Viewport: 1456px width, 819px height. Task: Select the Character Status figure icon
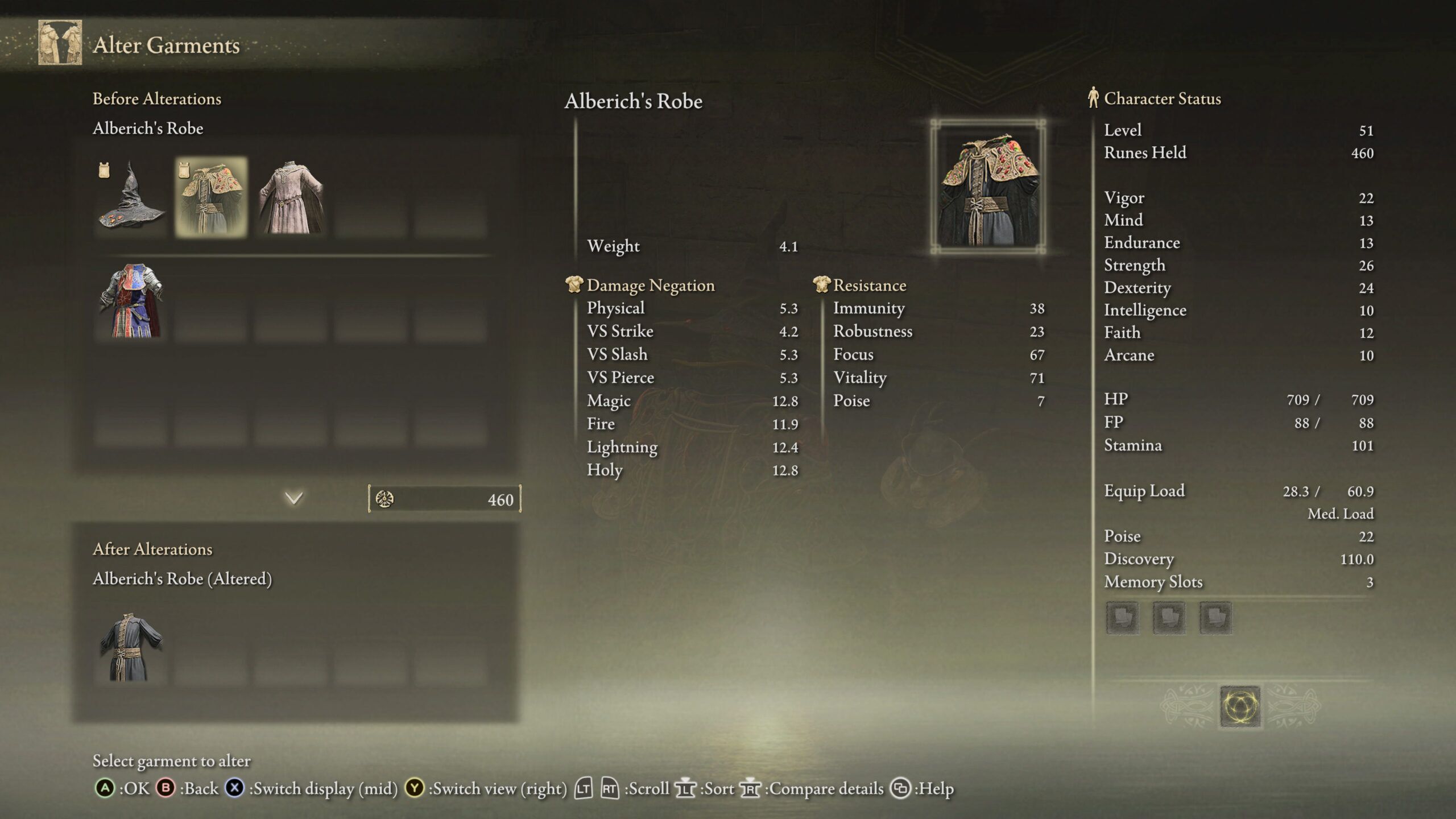click(1093, 98)
